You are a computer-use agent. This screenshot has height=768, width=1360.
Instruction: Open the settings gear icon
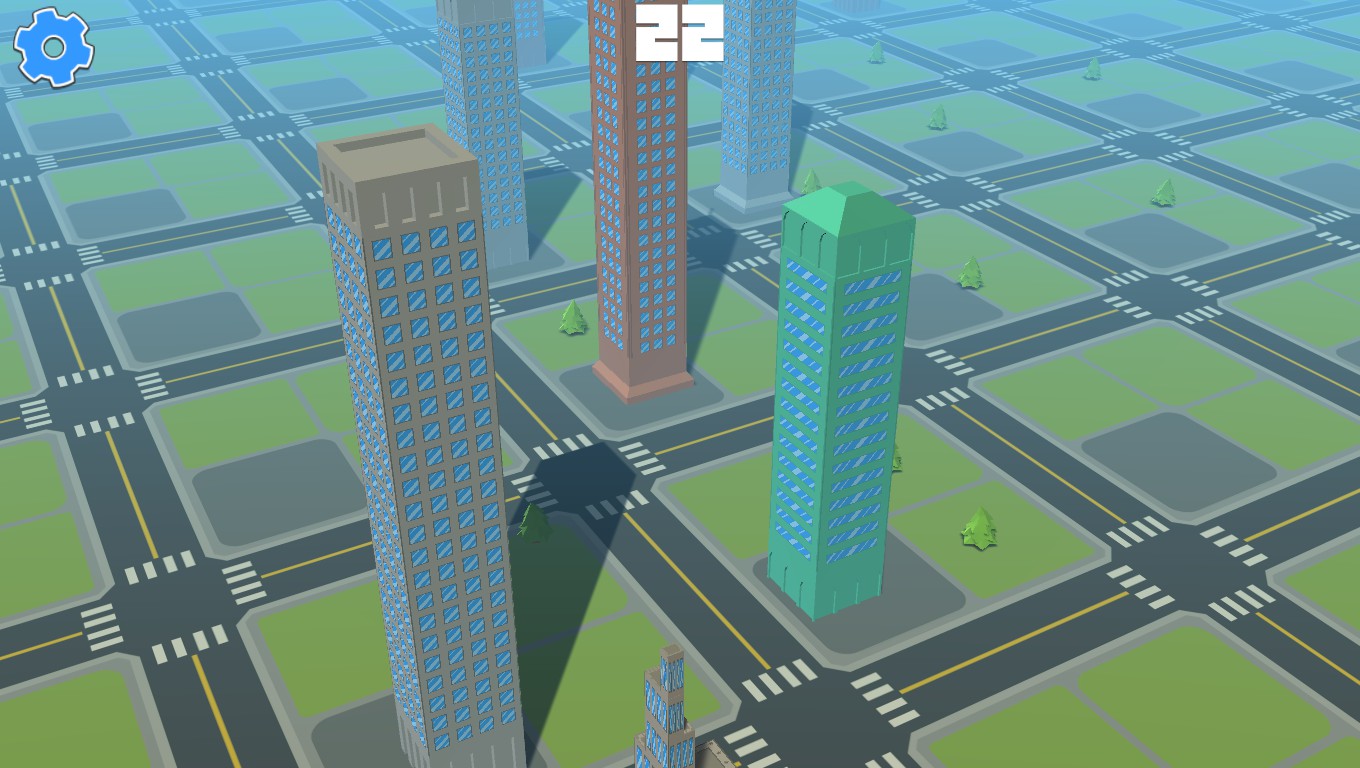tap(52, 46)
